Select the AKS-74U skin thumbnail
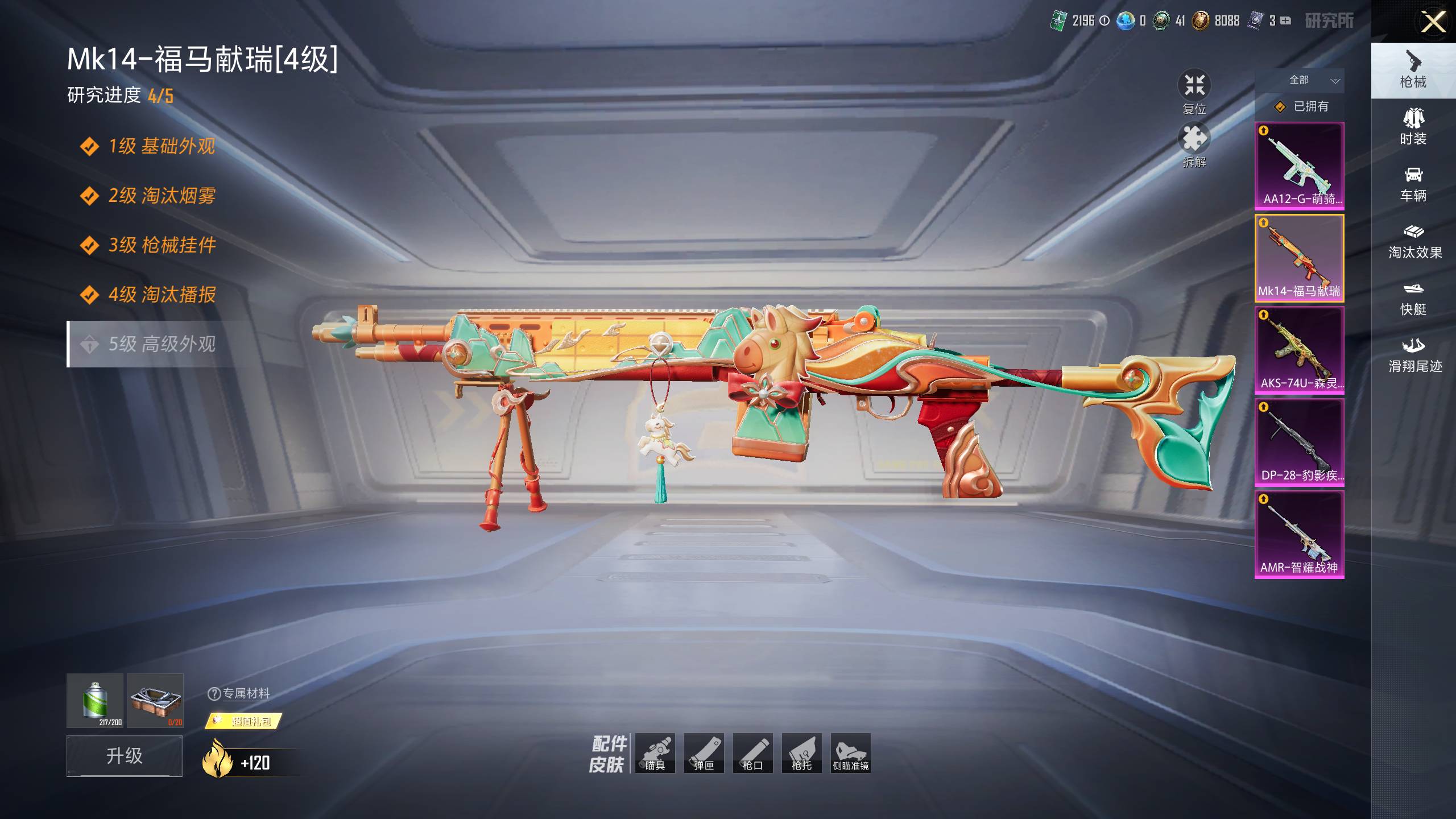This screenshot has width=1456, height=819. click(1299, 350)
